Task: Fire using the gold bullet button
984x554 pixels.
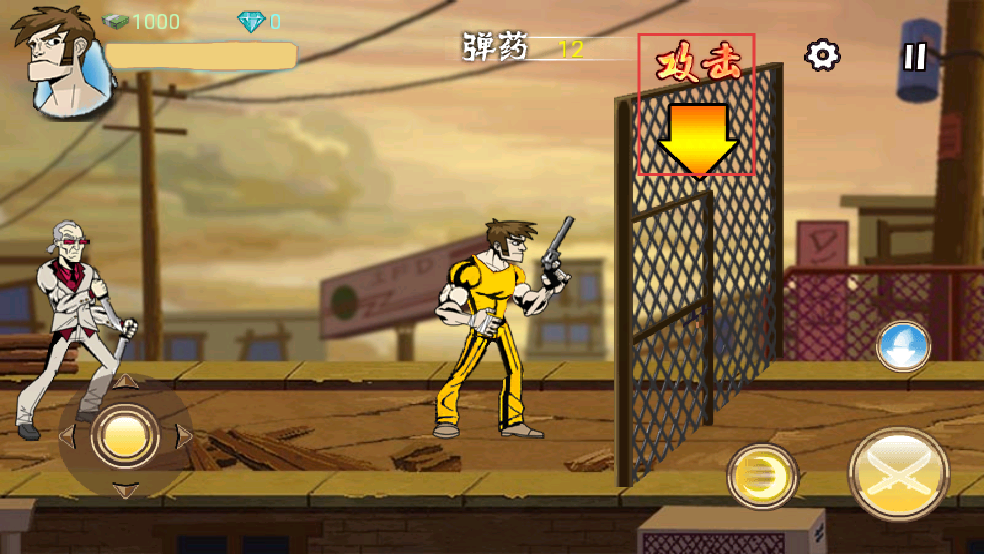Action: tap(762, 476)
